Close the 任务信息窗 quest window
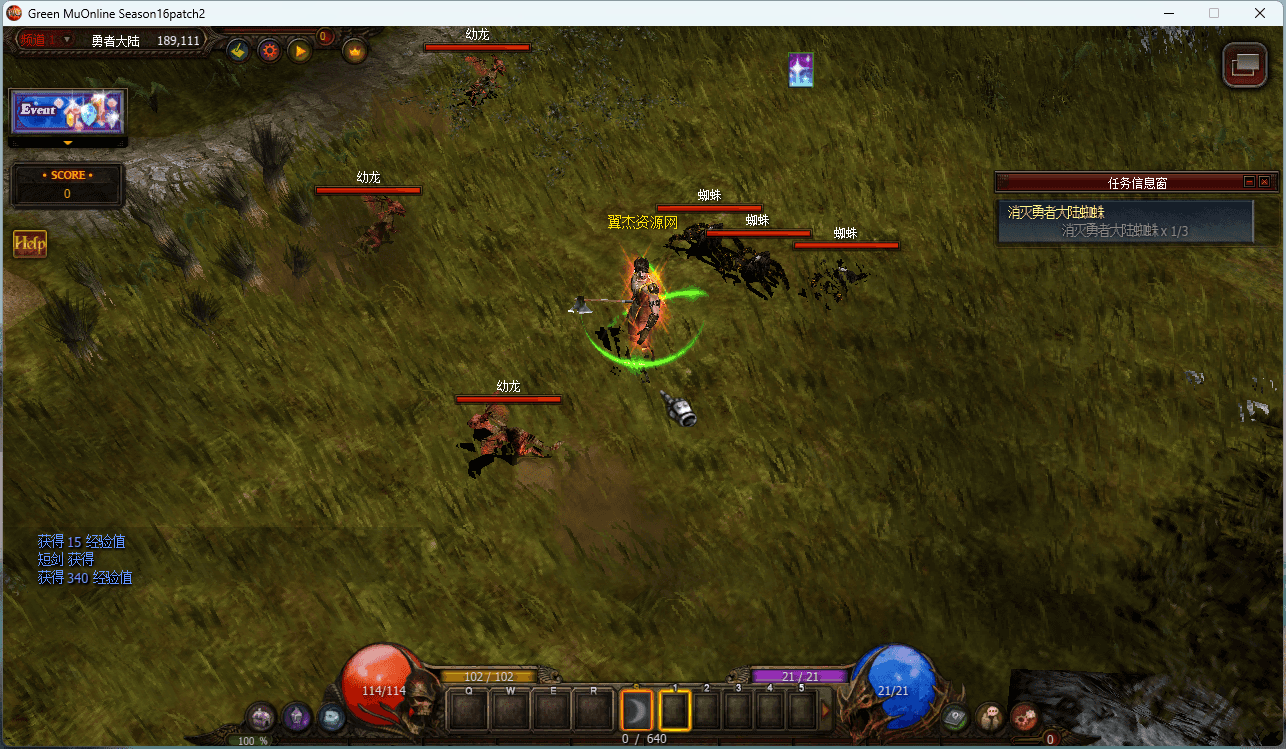 pos(1264,182)
